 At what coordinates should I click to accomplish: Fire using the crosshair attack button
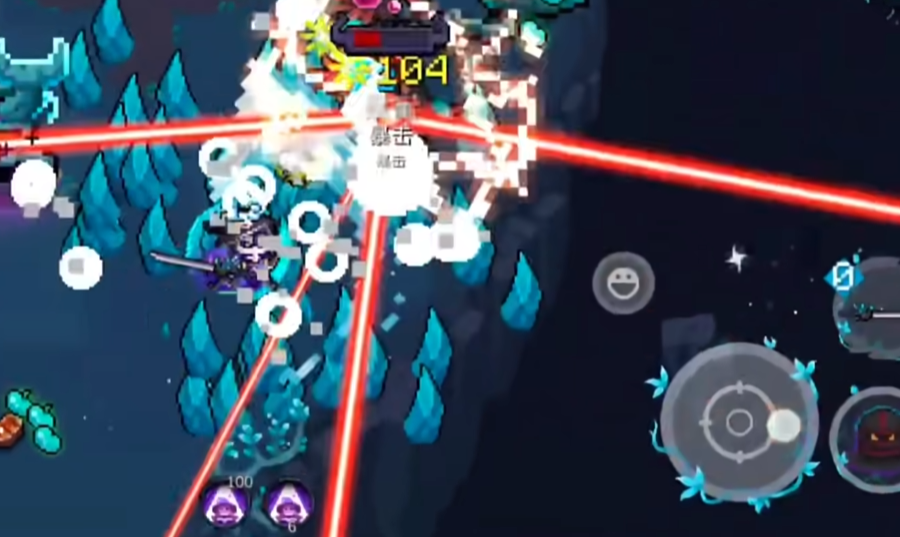pos(738,421)
